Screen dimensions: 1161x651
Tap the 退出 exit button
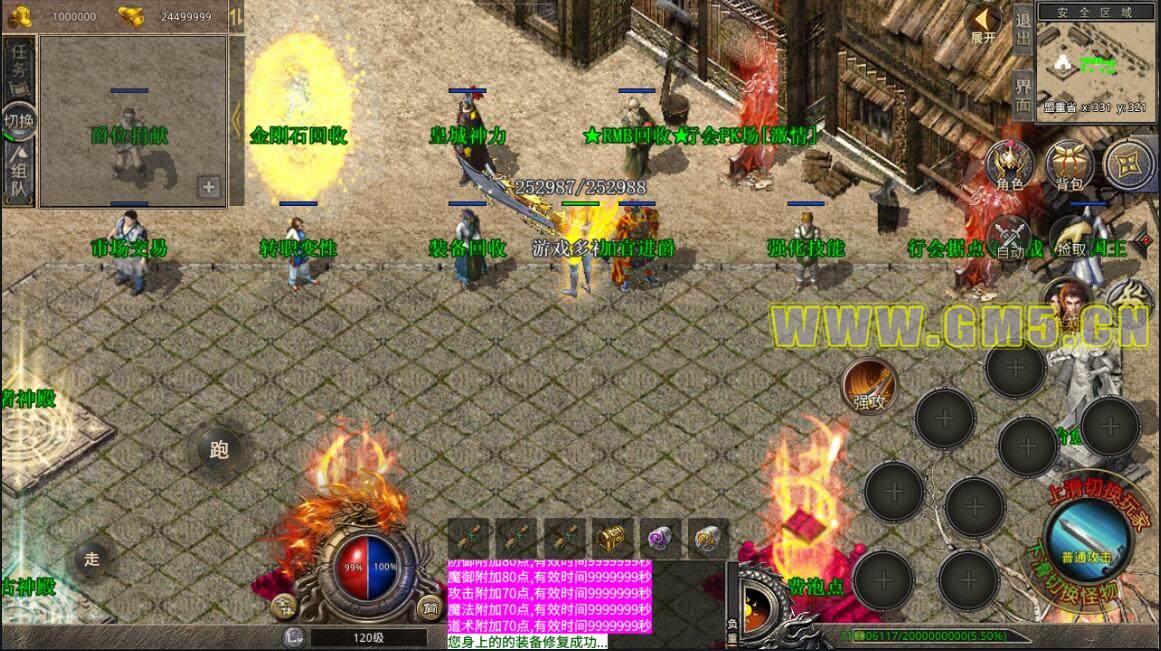pyautogui.click(x=1023, y=31)
